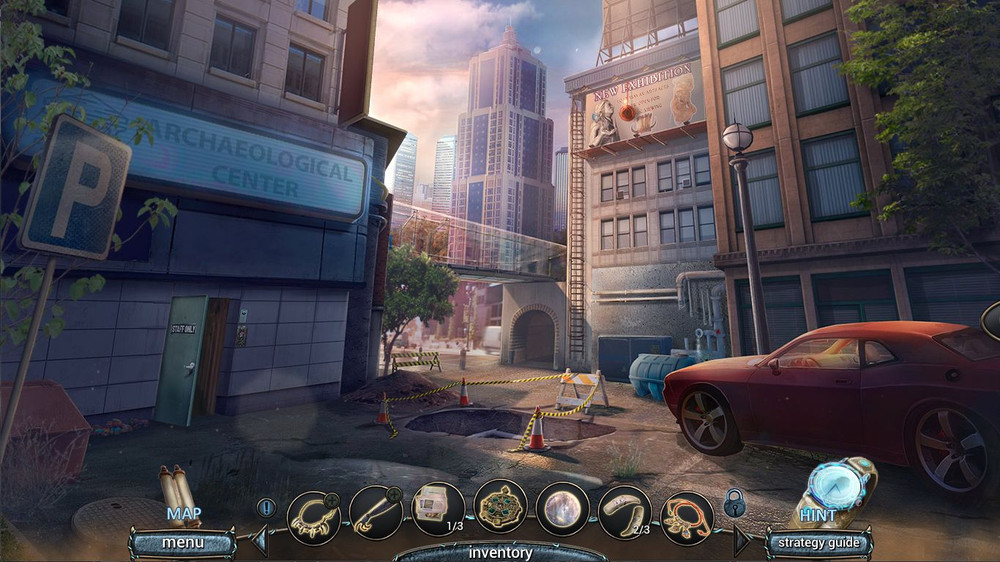Open the game menu
The height and width of the screenshot is (562, 1000).
(x=182, y=543)
